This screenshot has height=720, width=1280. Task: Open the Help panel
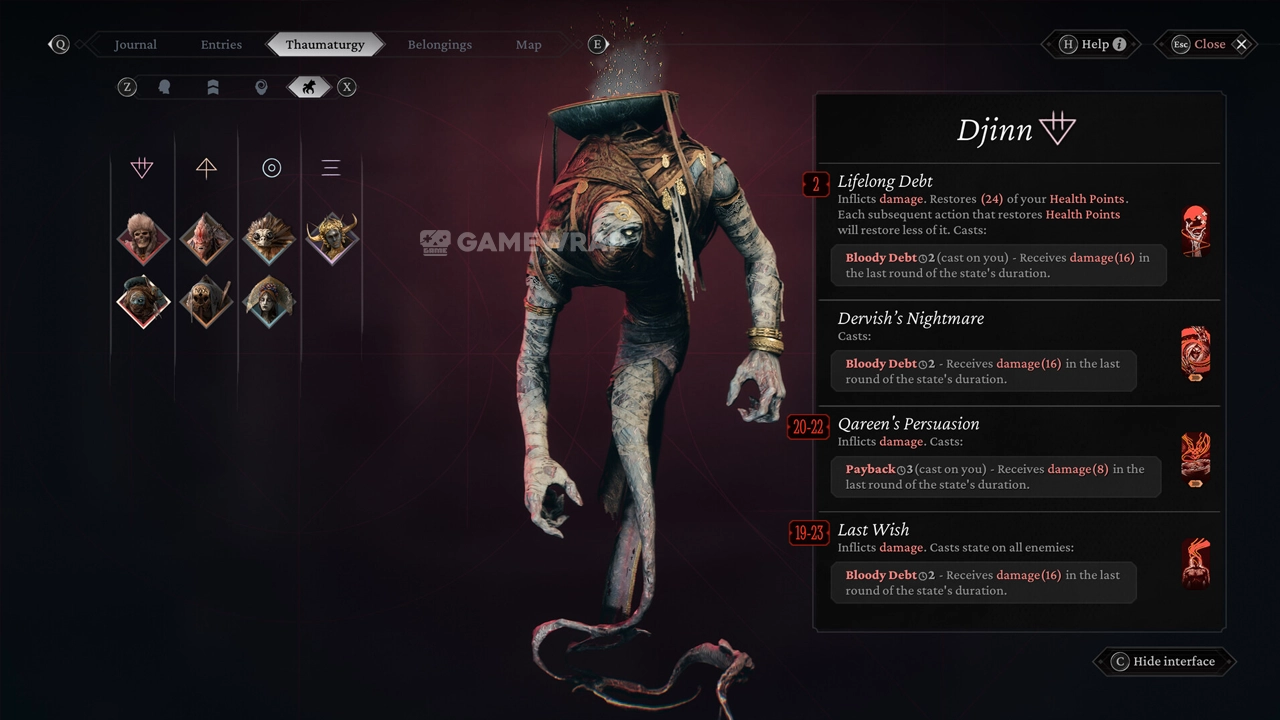1094,44
